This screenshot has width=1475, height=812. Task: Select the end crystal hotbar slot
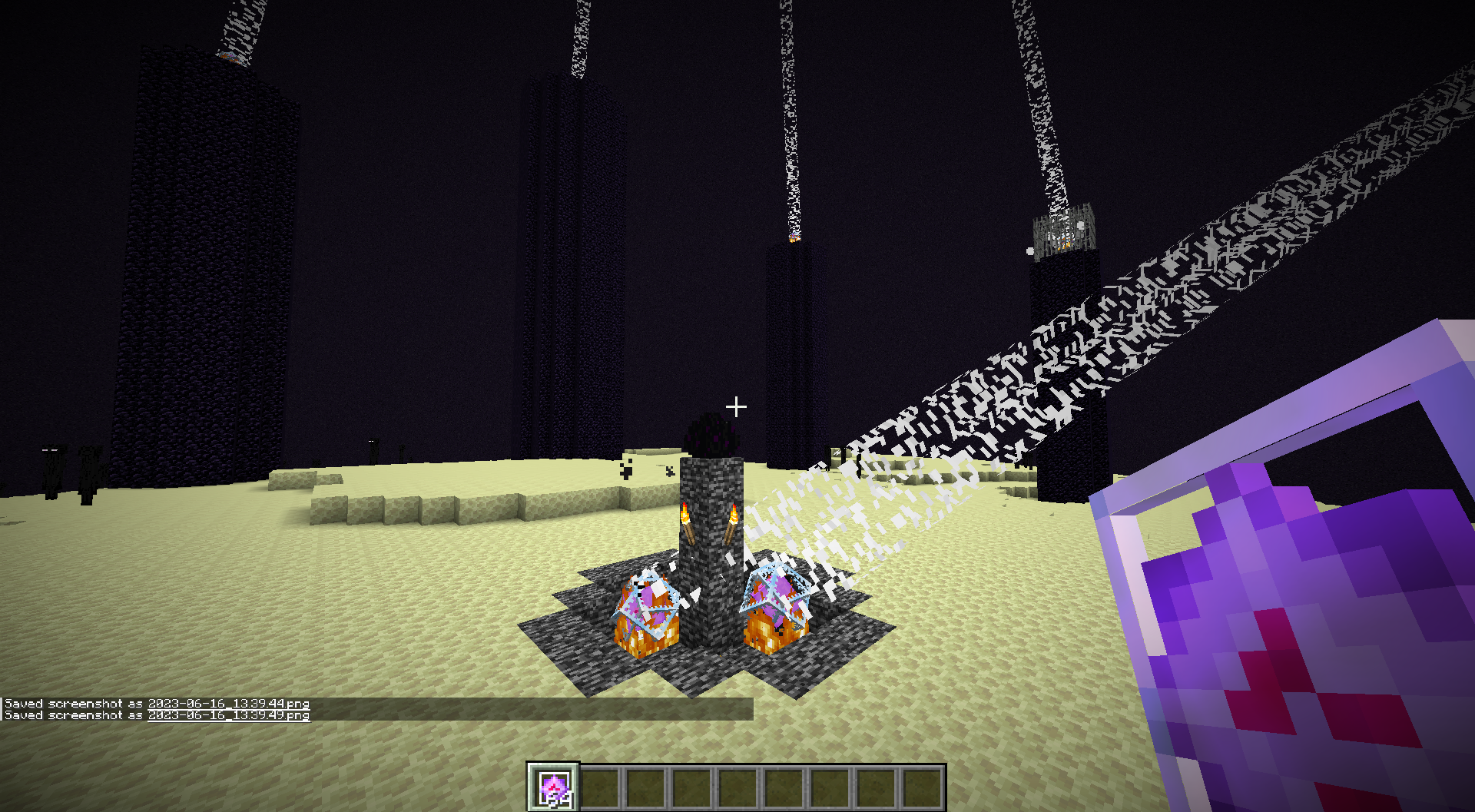point(553,787)
